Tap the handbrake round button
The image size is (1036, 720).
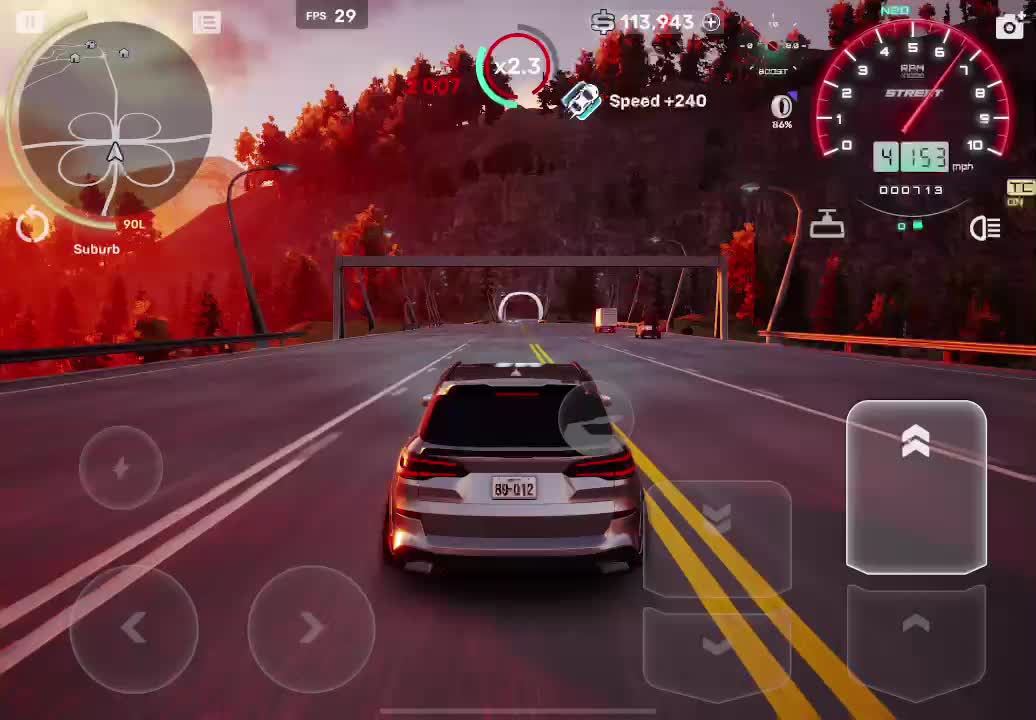[596, 420]
